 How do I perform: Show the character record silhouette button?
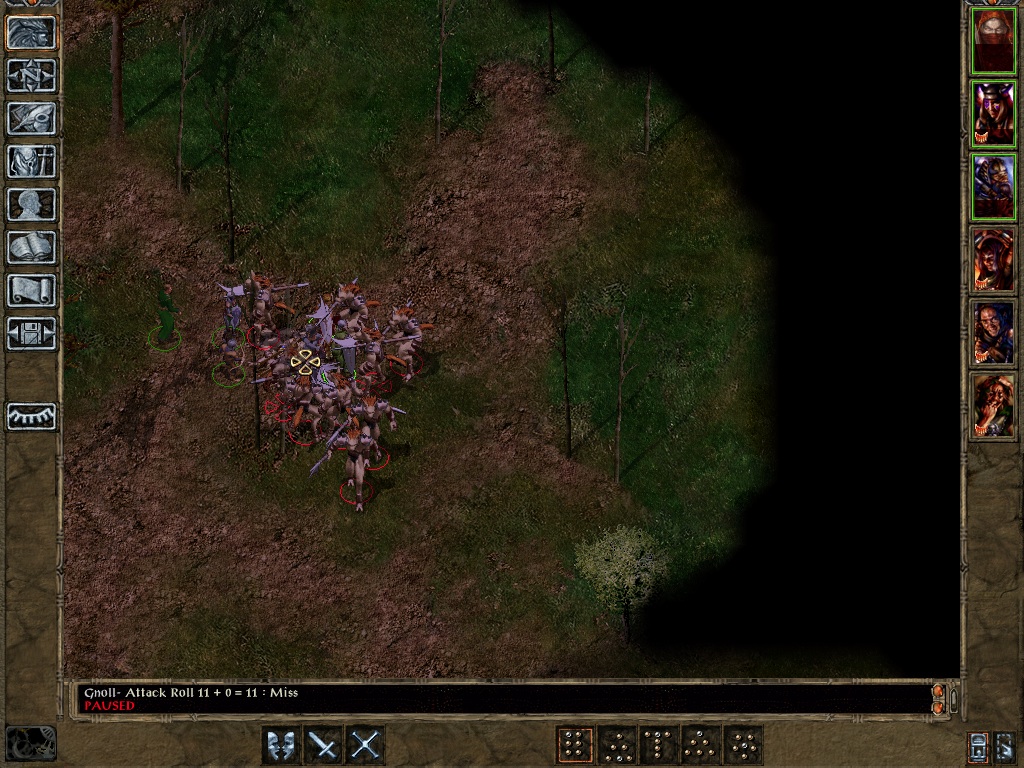coord(32,204)
